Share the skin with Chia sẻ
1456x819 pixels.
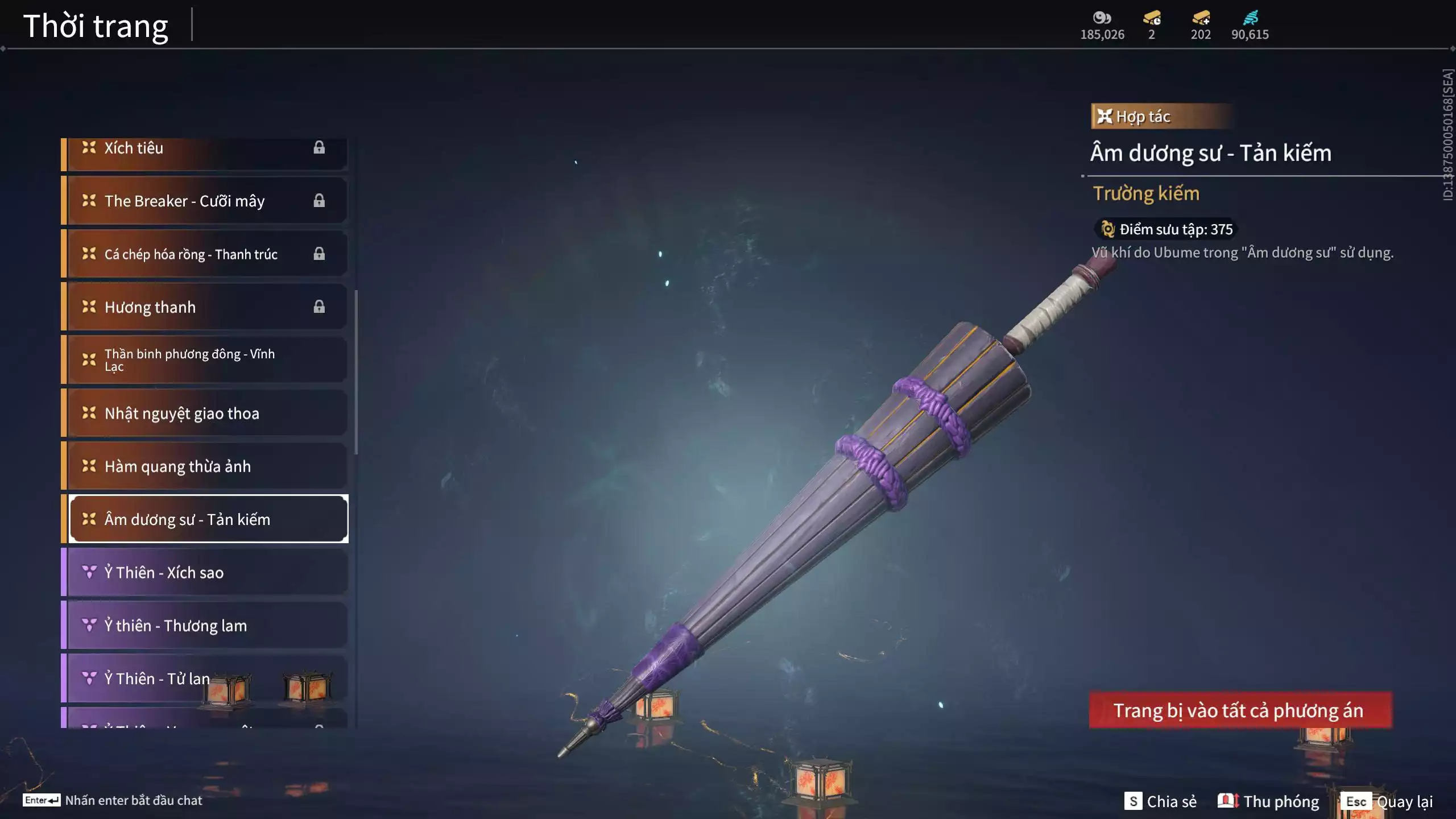1160,801
